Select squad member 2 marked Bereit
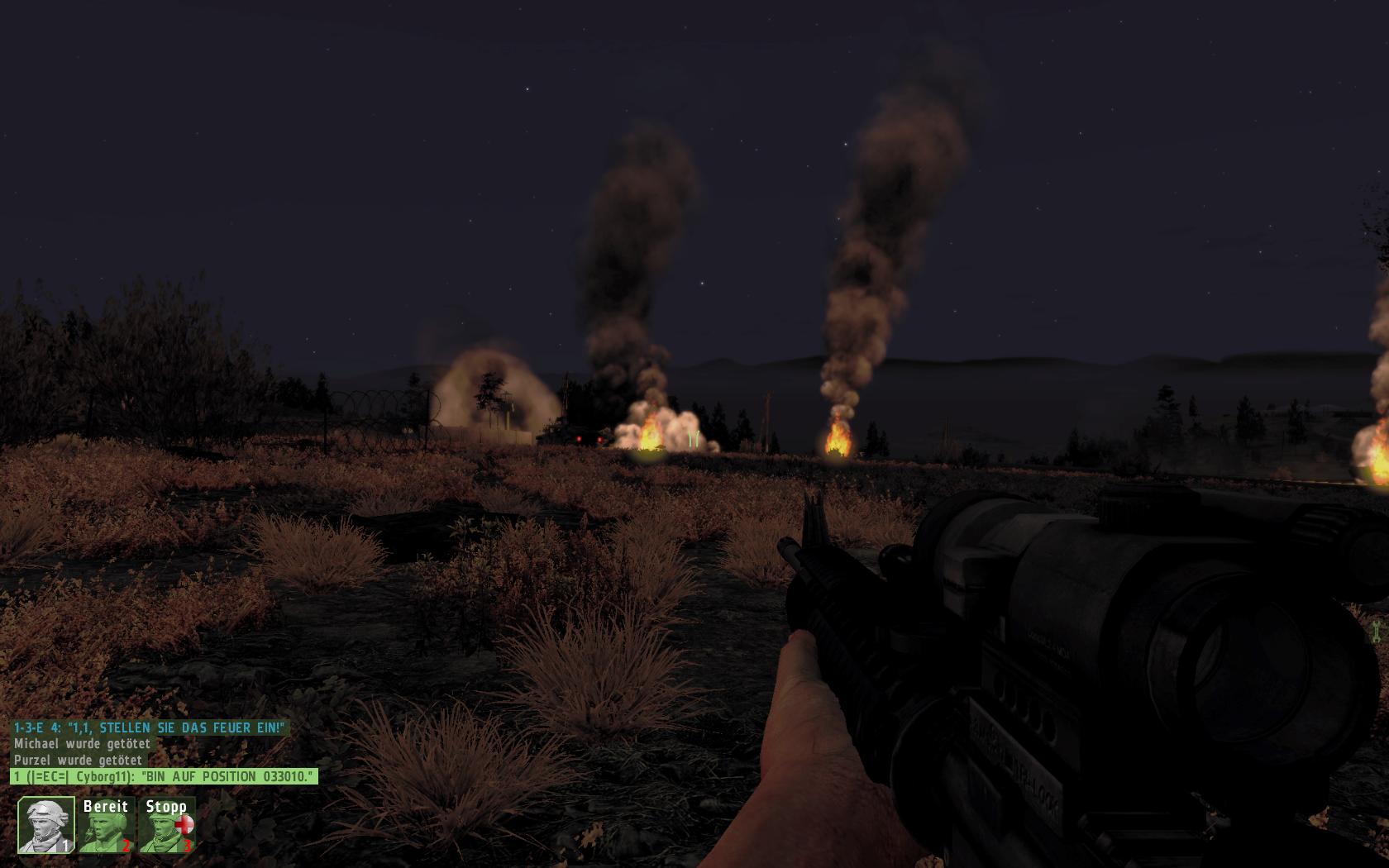The height and width of the screenshot is (868, 1389). tap(106, 825)
